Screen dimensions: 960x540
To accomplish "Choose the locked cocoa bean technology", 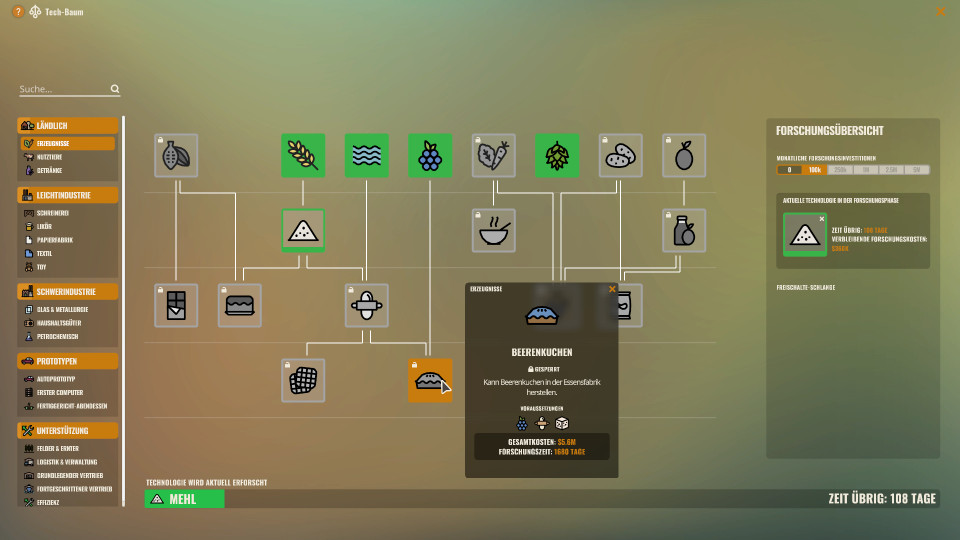I will 176,155.
